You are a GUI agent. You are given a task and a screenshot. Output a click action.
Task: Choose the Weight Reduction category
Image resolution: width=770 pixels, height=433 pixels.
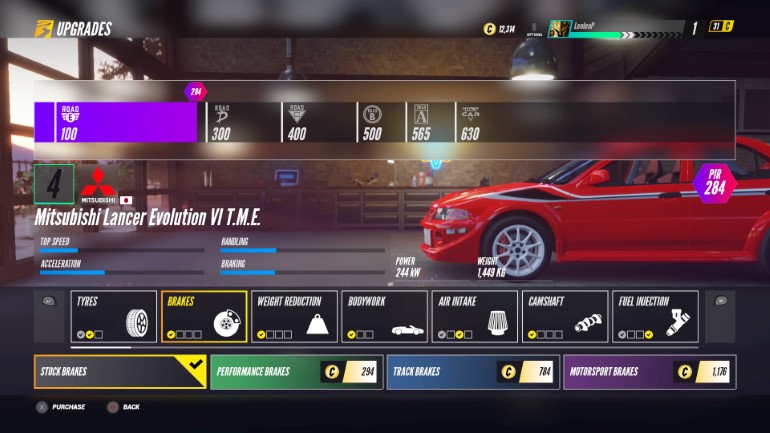coord(294,316)
